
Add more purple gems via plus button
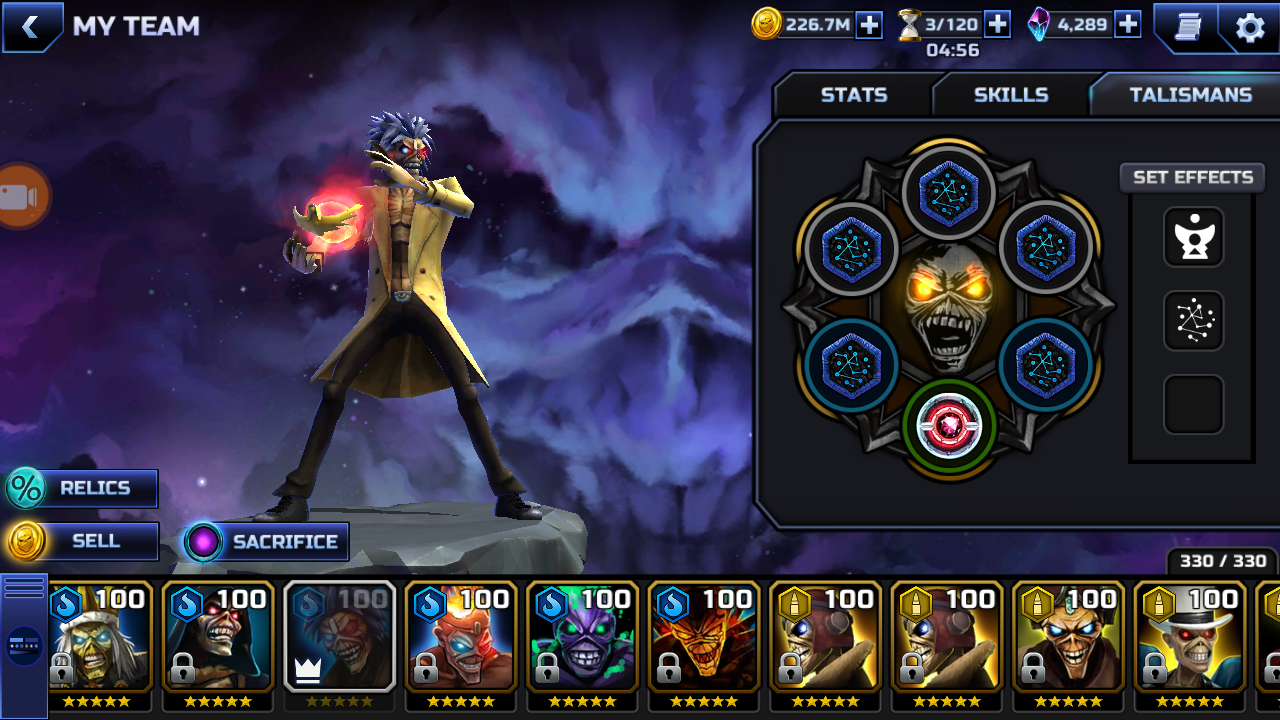(x=1128, y=25)
